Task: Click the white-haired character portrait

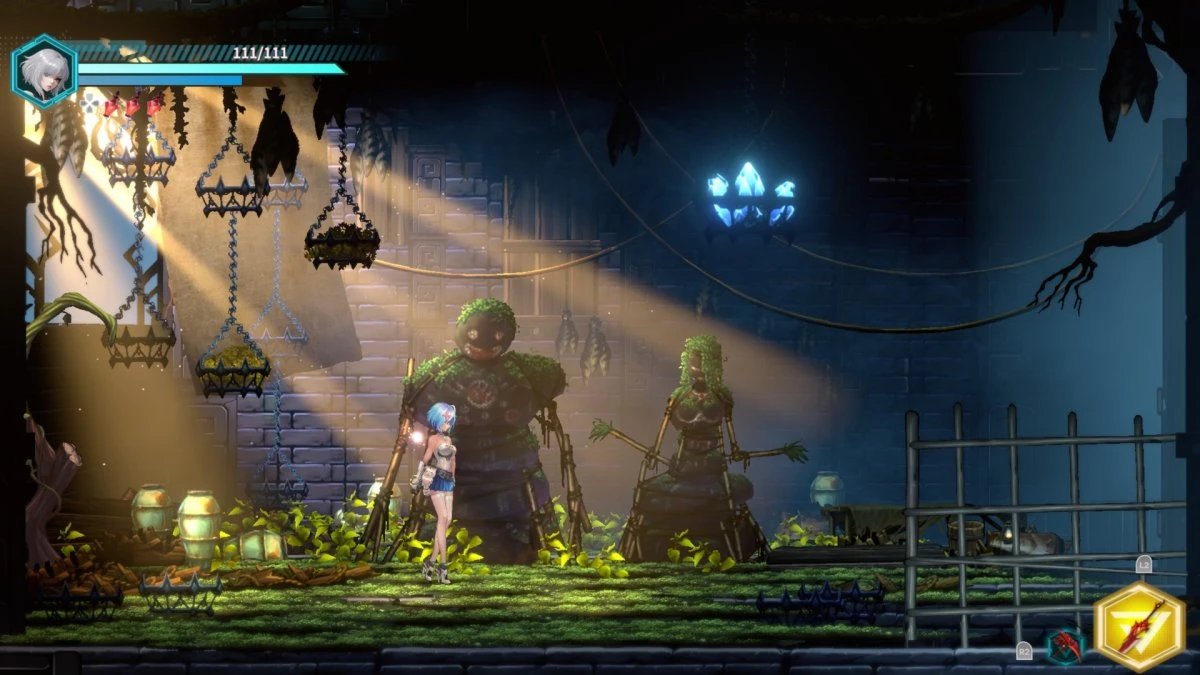Action: click(44, 72)
